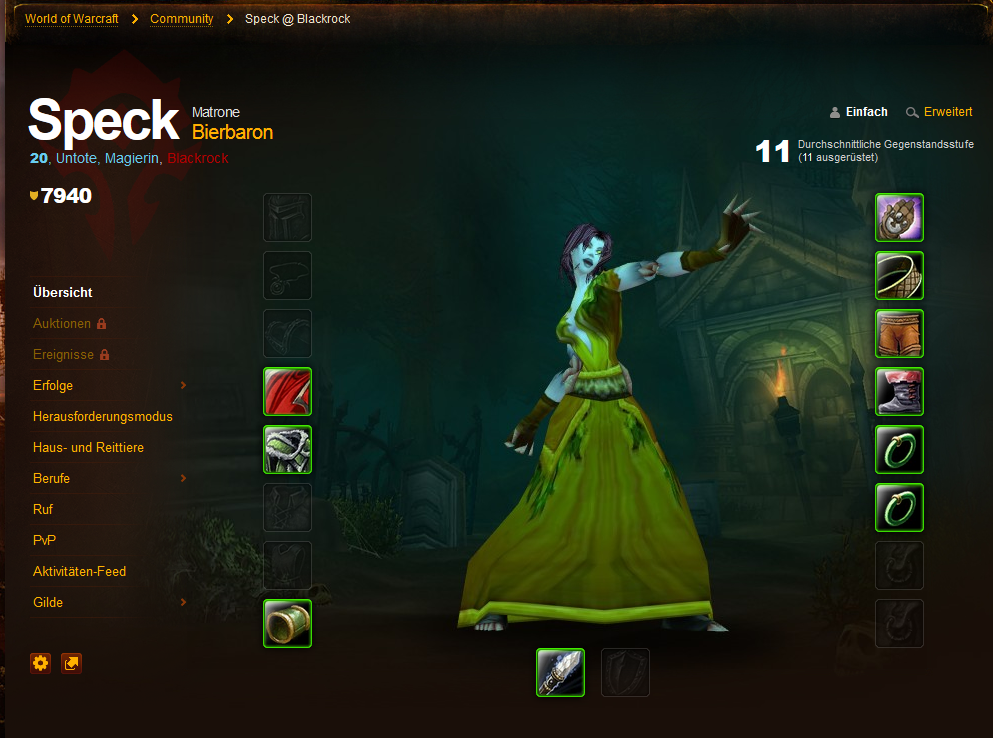Select the Übersicht tab
Image resolution: width=993 pixels, height=738 pixels.
[x=63, y=293]
